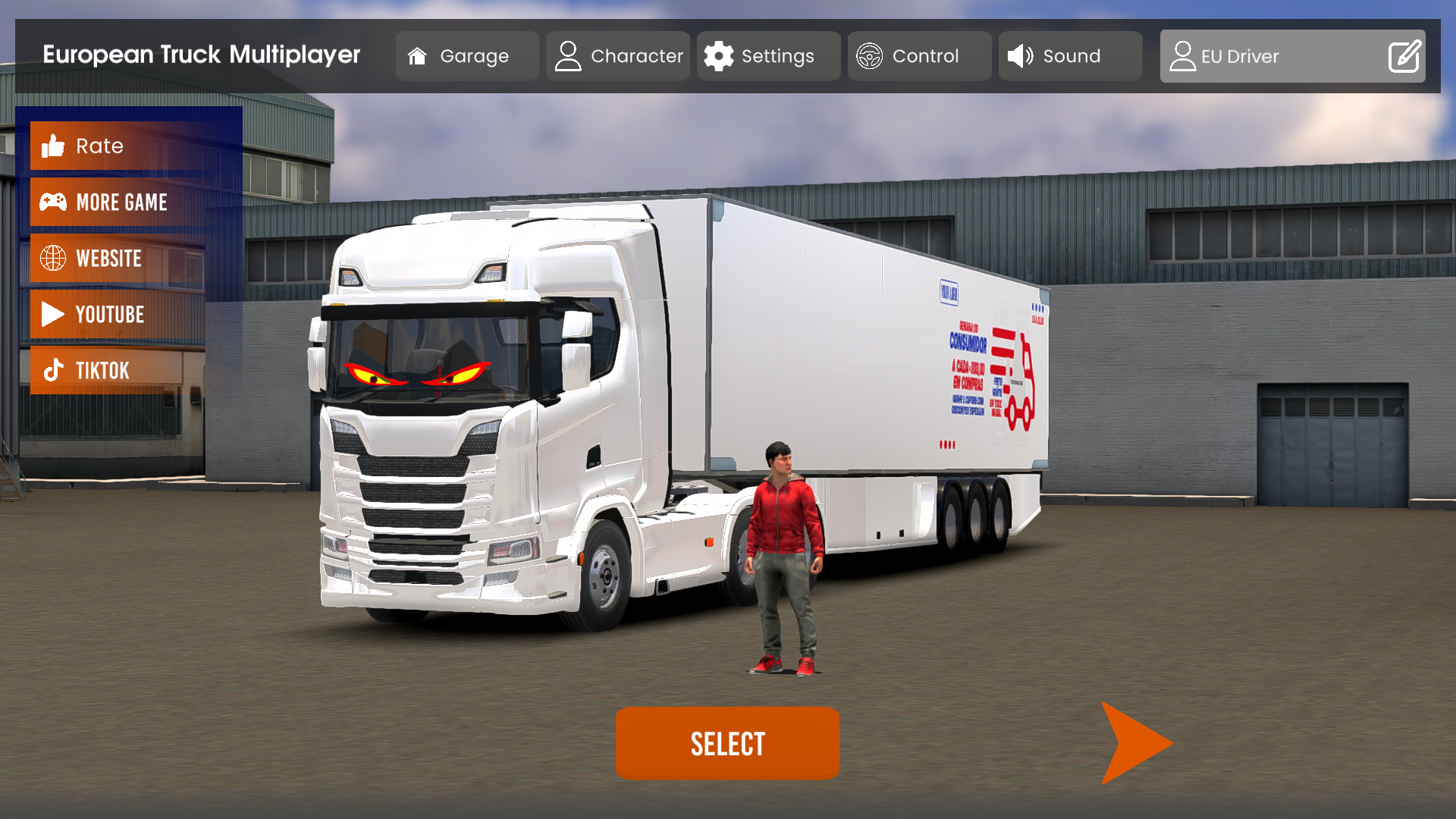Open Character customization via the person icon
Screen dimensions: 1456x819
pos(567,55)
